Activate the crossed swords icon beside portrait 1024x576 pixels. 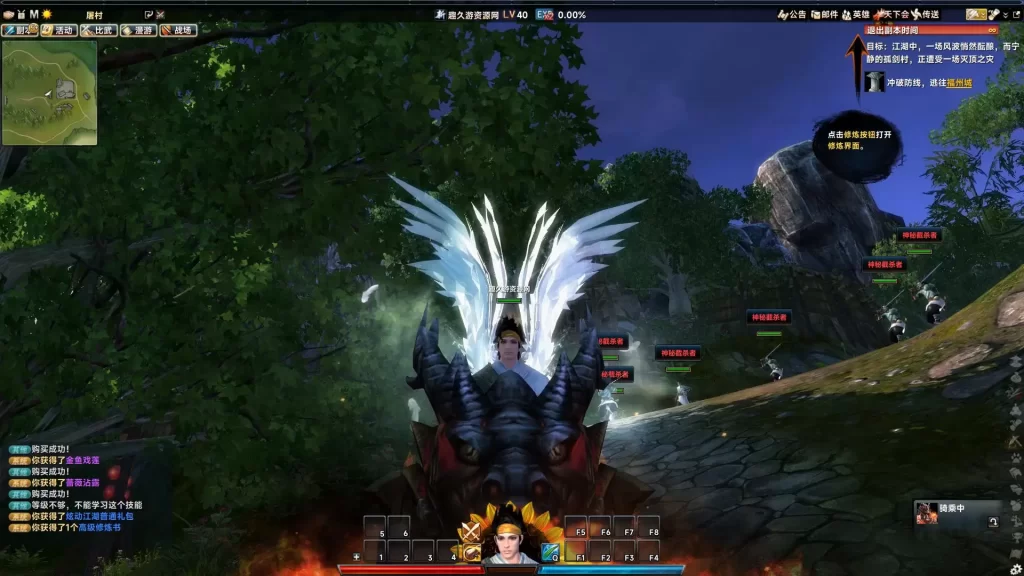click(x=470, y=531)
